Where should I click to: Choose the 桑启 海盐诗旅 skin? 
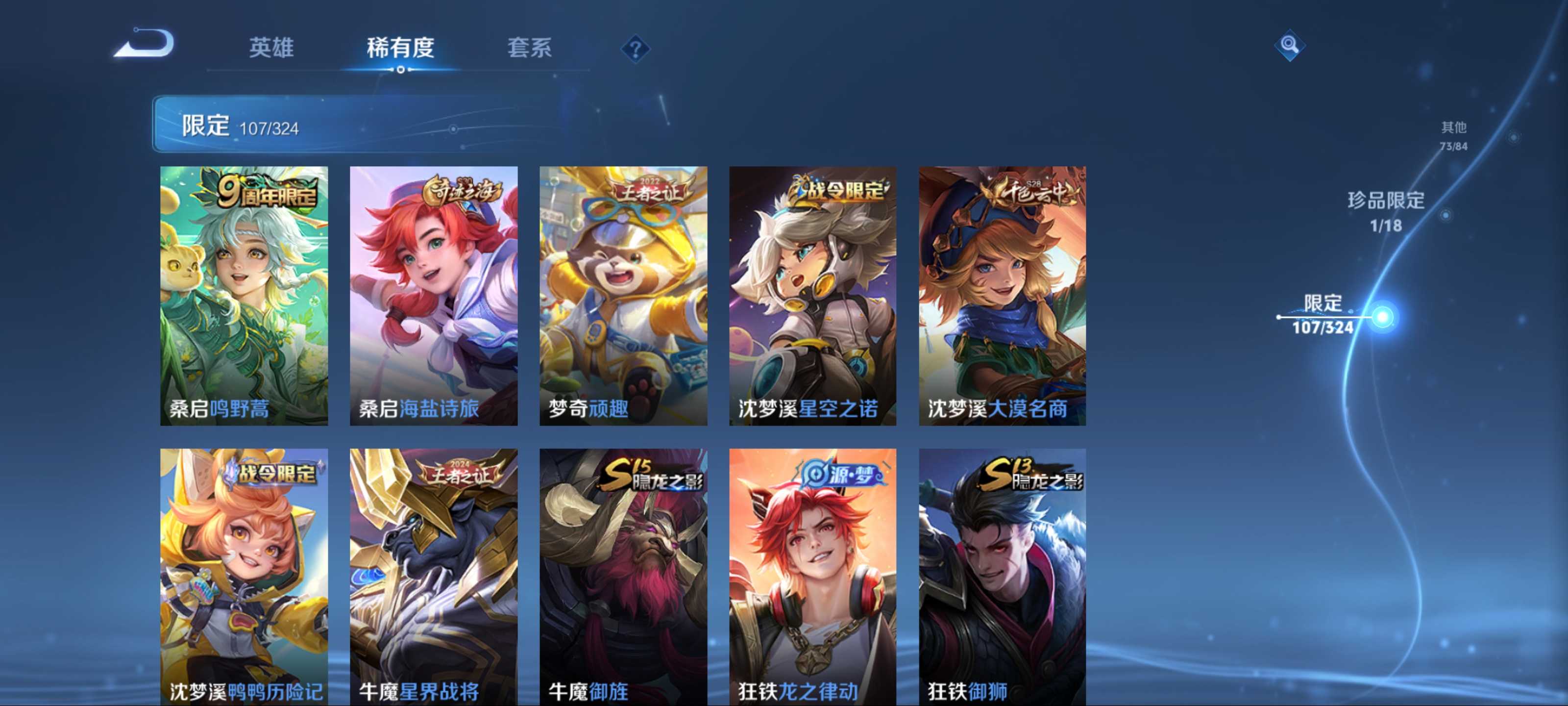(433, 296)
